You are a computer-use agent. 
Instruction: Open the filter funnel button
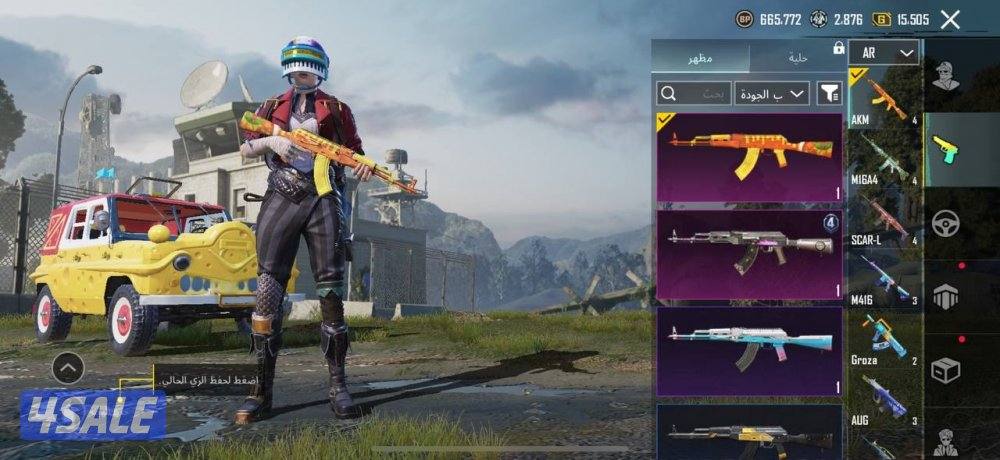click(830, 94)
